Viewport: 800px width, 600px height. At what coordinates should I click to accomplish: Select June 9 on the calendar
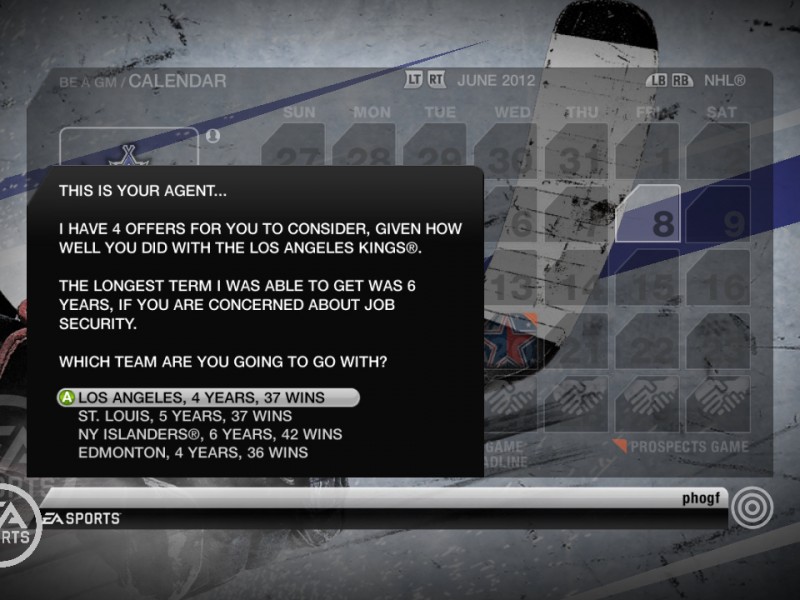click(718, 215)
